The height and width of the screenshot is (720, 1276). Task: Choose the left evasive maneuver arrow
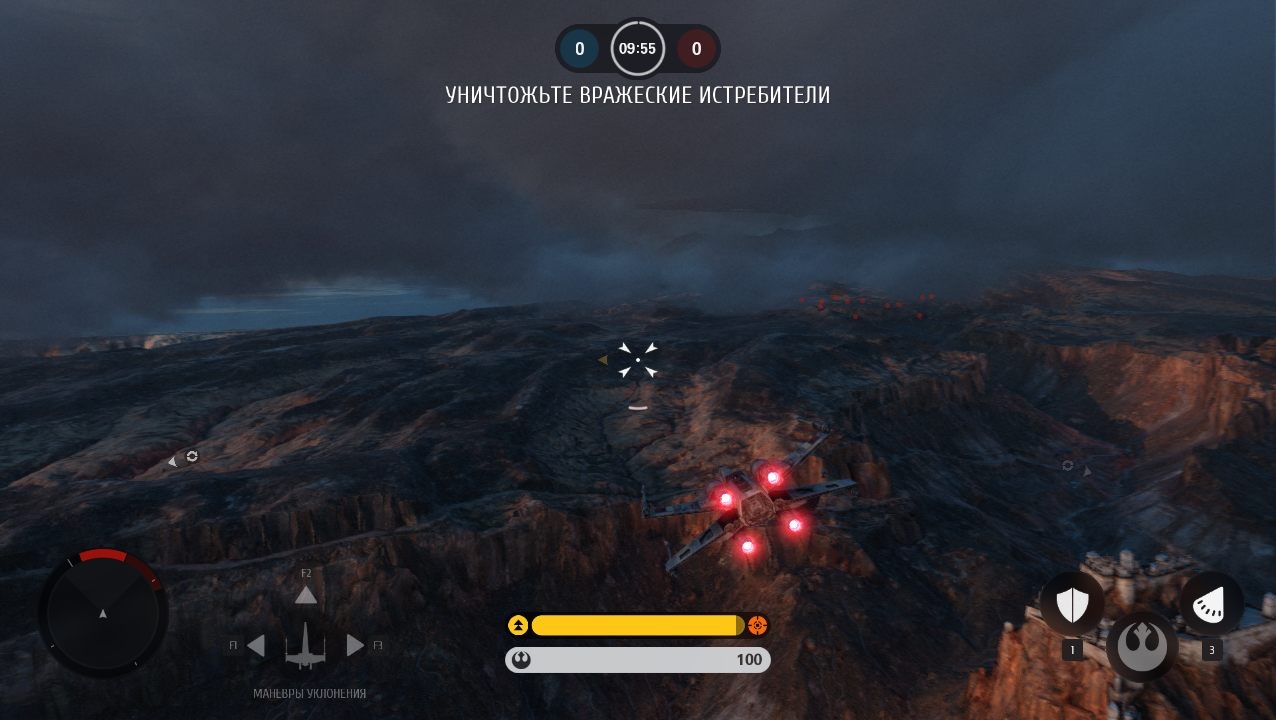256,646
